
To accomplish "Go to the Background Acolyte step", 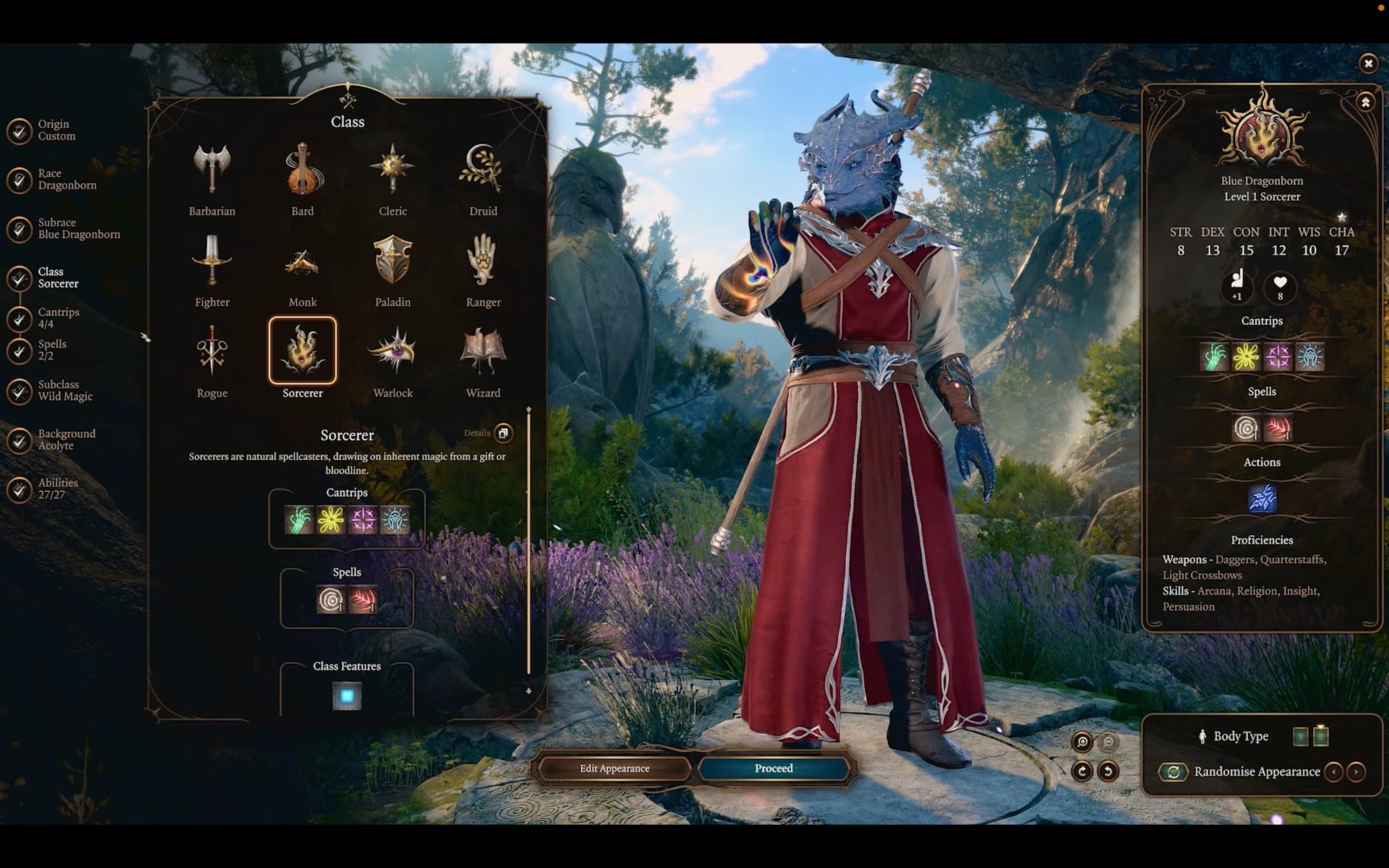I will click(66, 439).
